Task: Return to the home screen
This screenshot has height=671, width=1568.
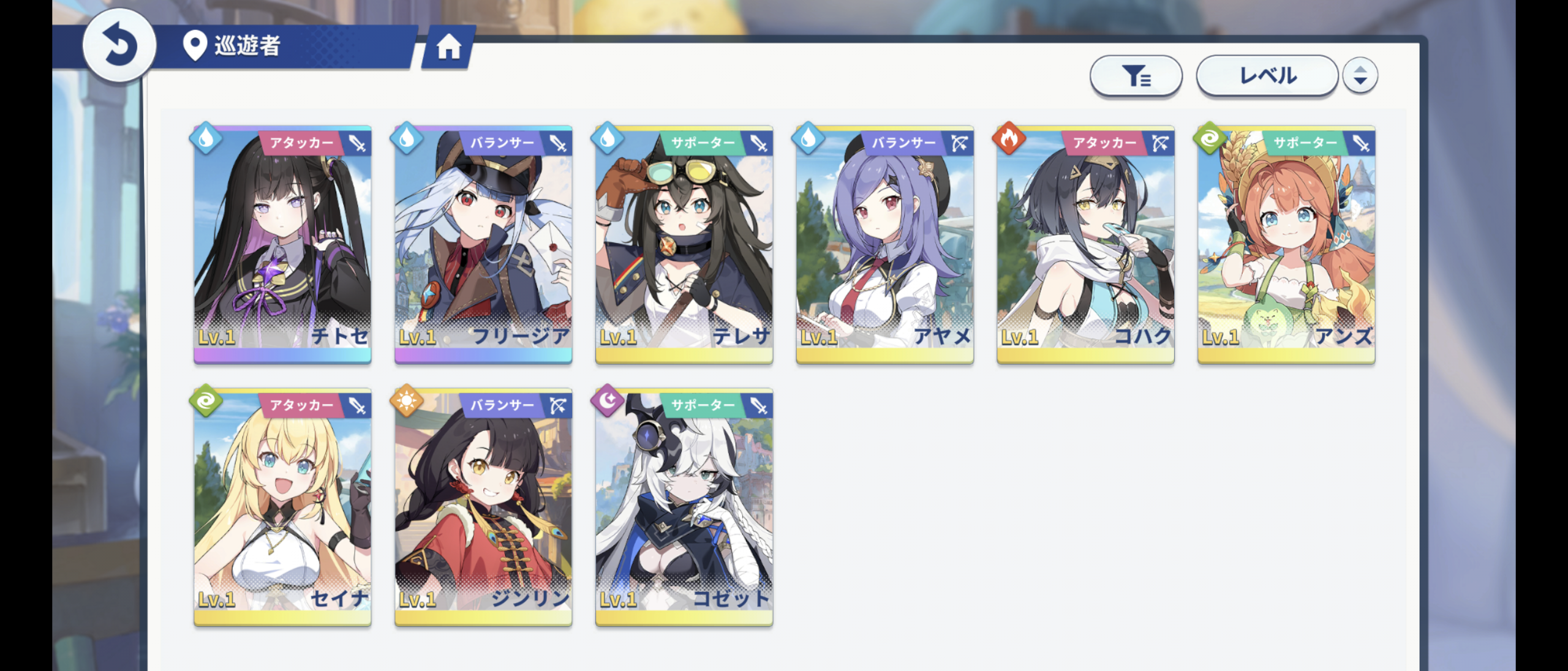Action: pyautogui.click(x=448, y=47)
